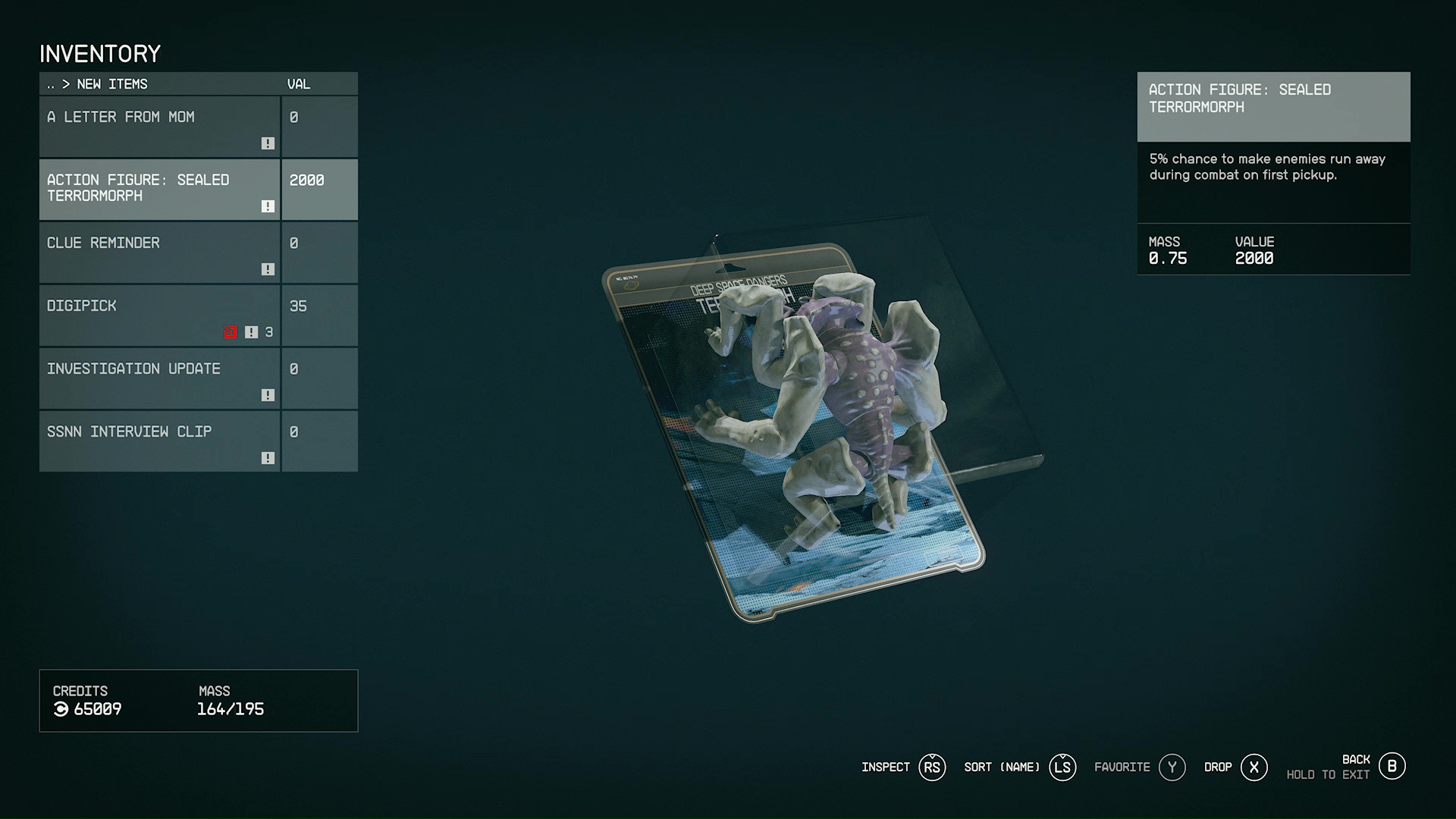Click the exclamation badge on Clue Reminder
Image resolution: width=1456 pixels, height=819 pixels.
pos(267,268)
